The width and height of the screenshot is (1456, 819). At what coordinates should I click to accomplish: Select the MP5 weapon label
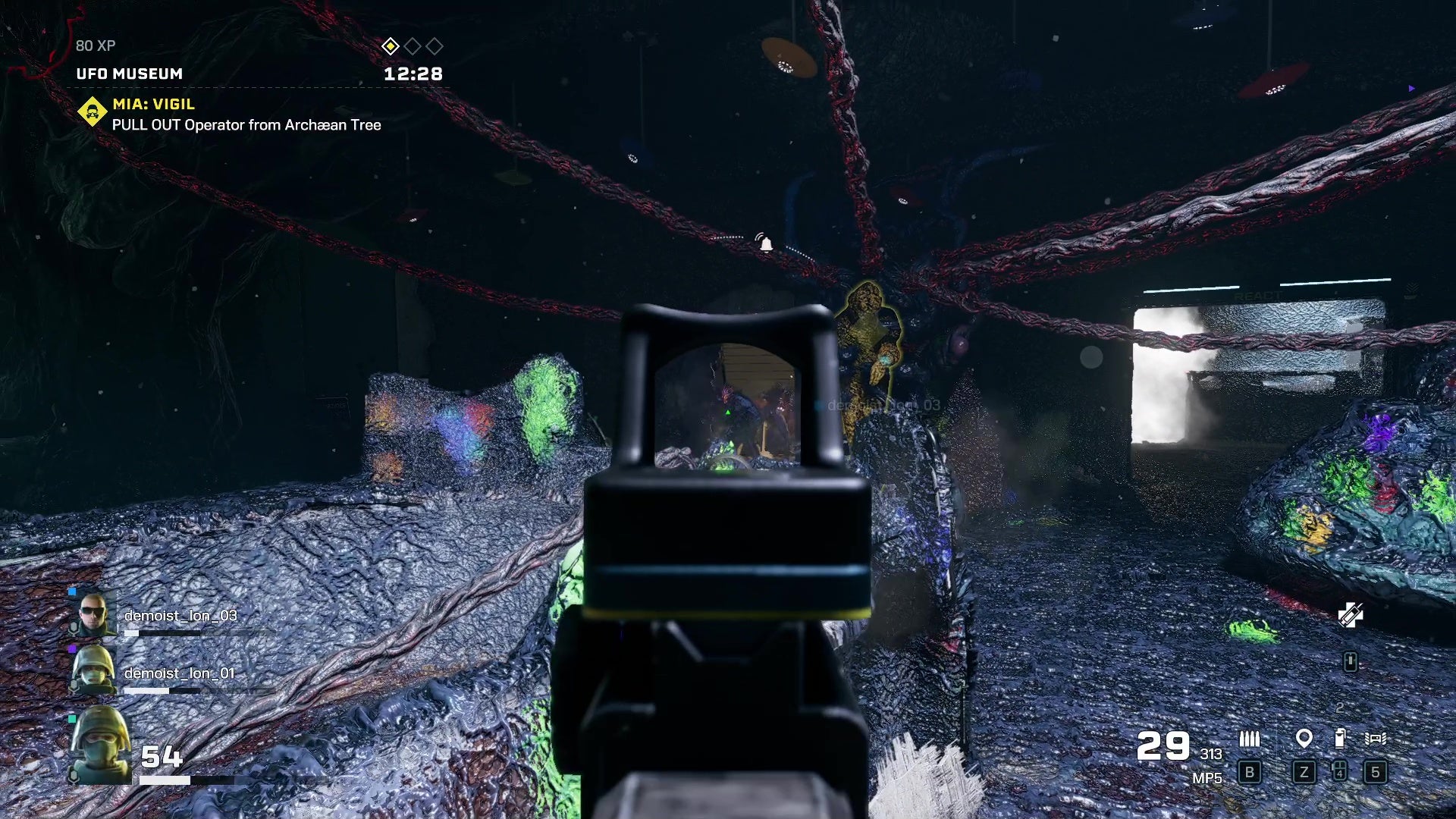click(x=1207, y=778)
